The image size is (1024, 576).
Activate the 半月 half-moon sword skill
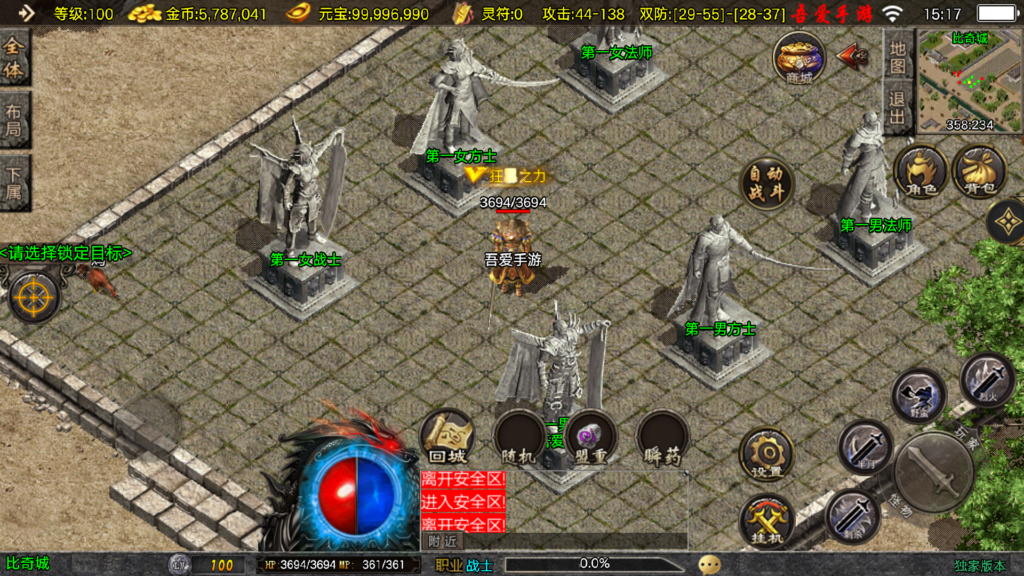[866, 446]
